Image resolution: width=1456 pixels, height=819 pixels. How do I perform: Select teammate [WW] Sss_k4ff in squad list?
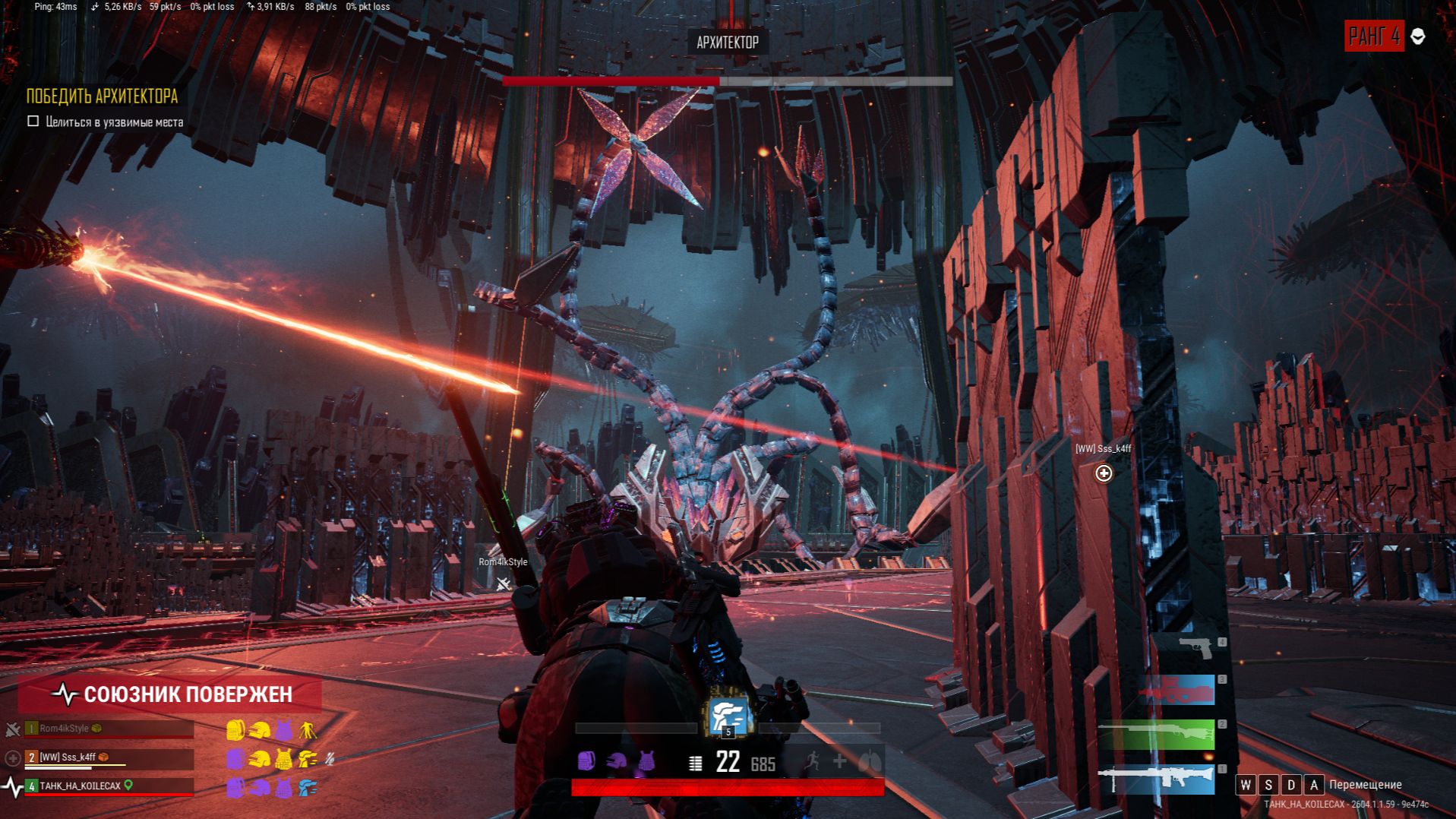pyautogui.click(x=109, y=757)
